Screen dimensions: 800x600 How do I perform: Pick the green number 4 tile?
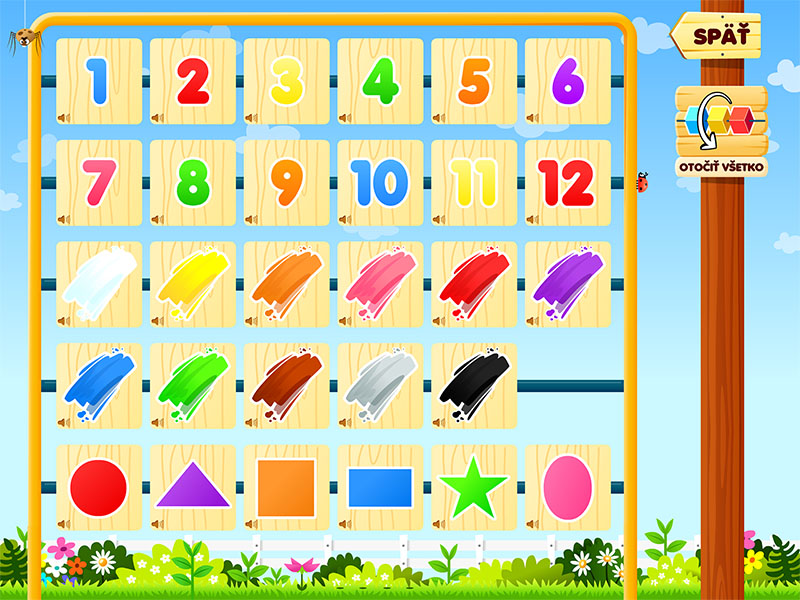coord(380,81)
